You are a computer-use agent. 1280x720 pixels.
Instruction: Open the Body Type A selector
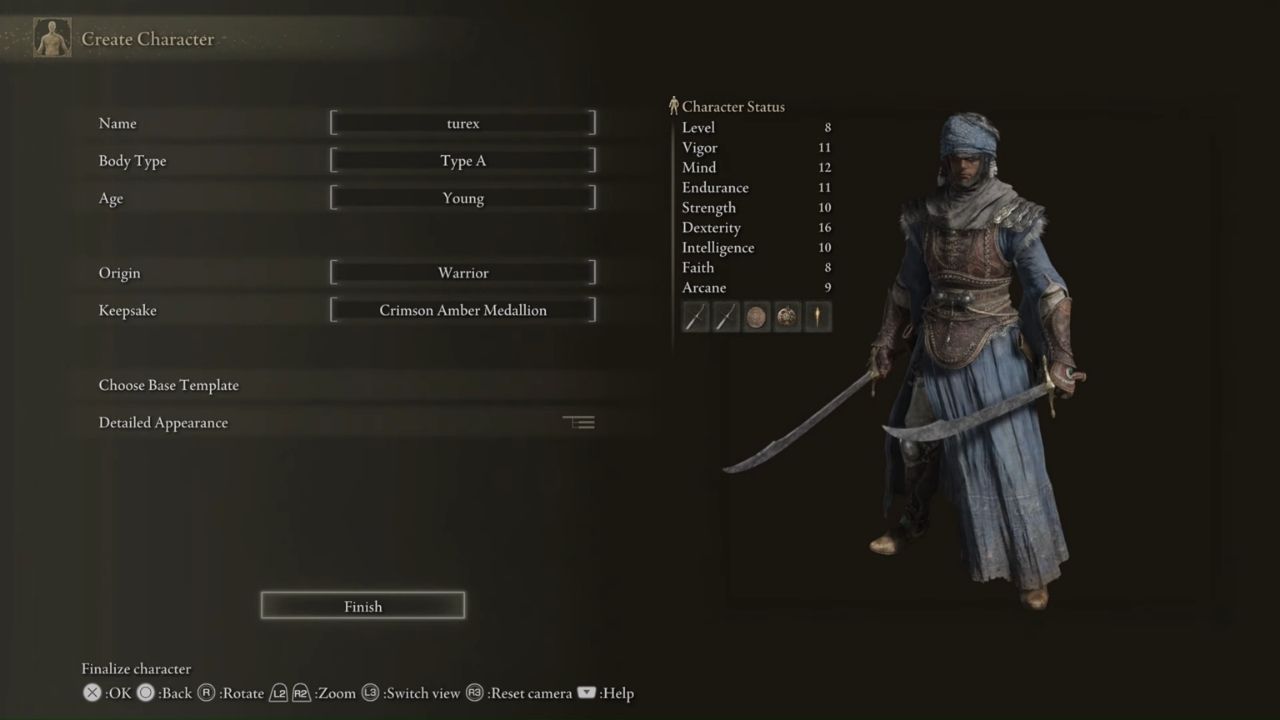point(462,160)
